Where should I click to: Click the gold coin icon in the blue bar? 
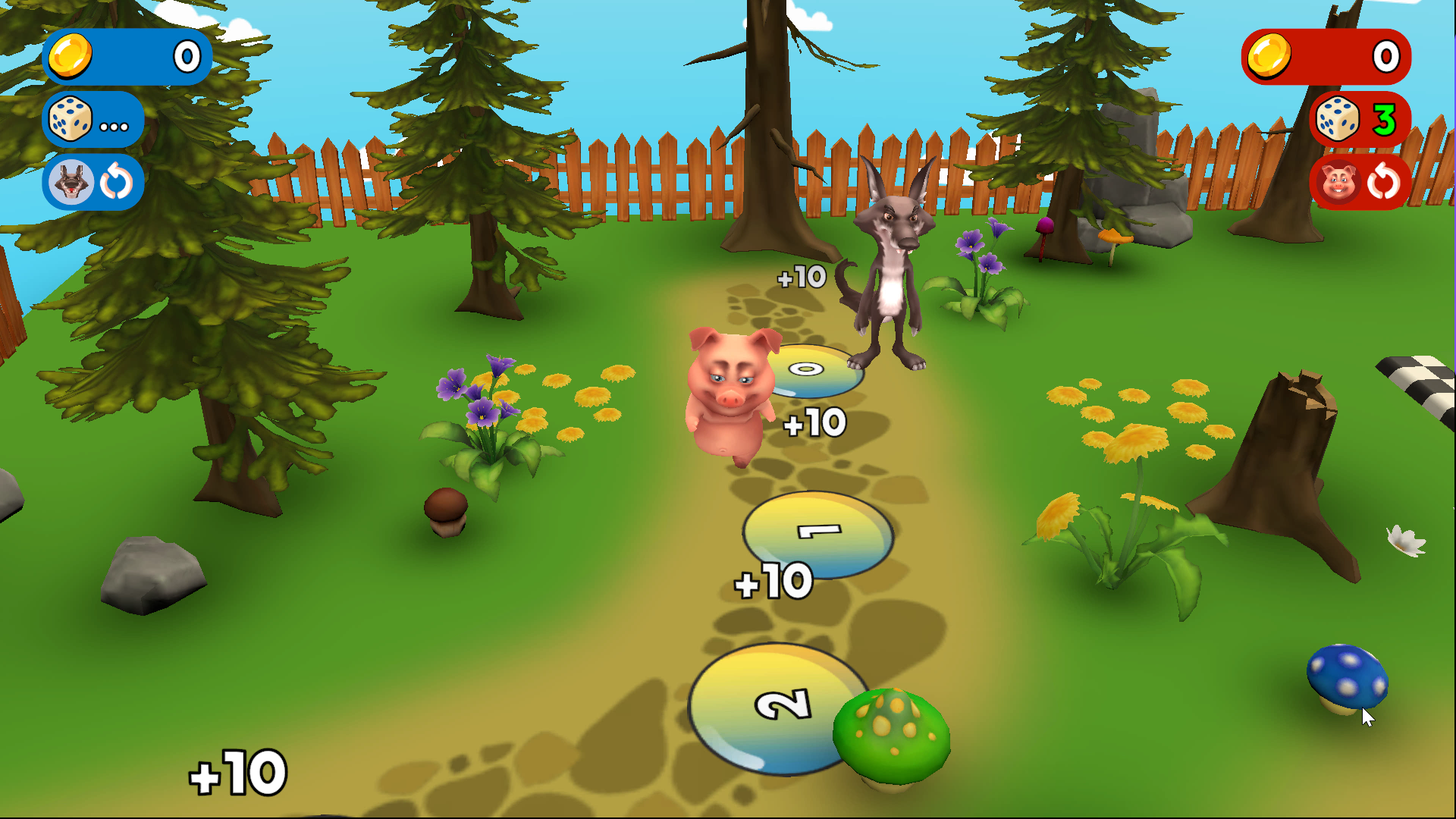[71, 56]
